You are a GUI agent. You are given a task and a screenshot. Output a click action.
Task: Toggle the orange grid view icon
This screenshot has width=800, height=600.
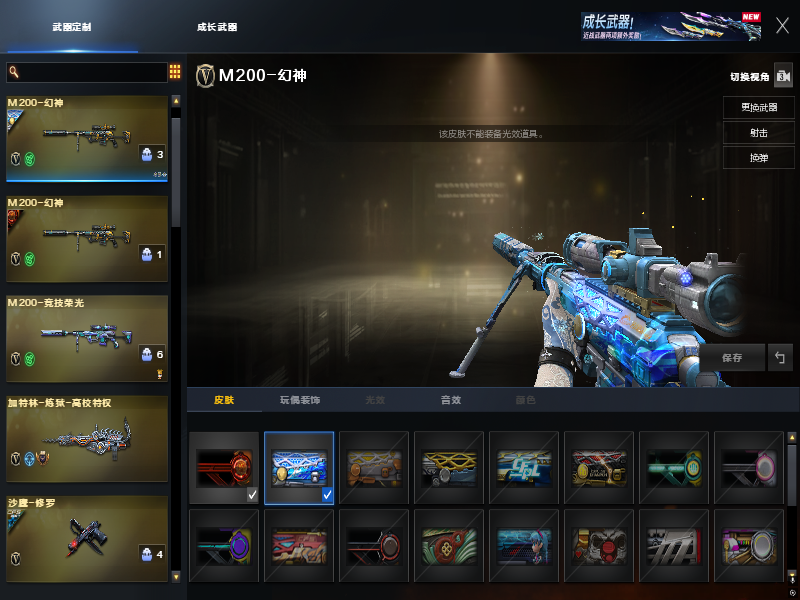pos(175,72)
